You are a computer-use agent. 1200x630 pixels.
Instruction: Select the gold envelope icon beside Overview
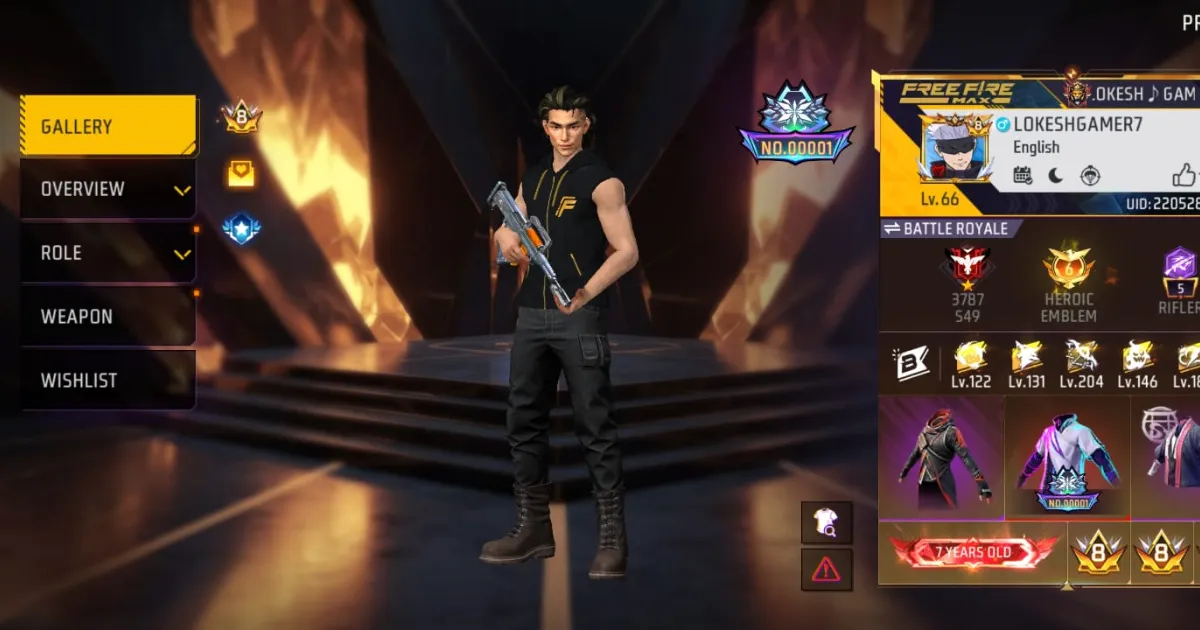coord(241,175)
